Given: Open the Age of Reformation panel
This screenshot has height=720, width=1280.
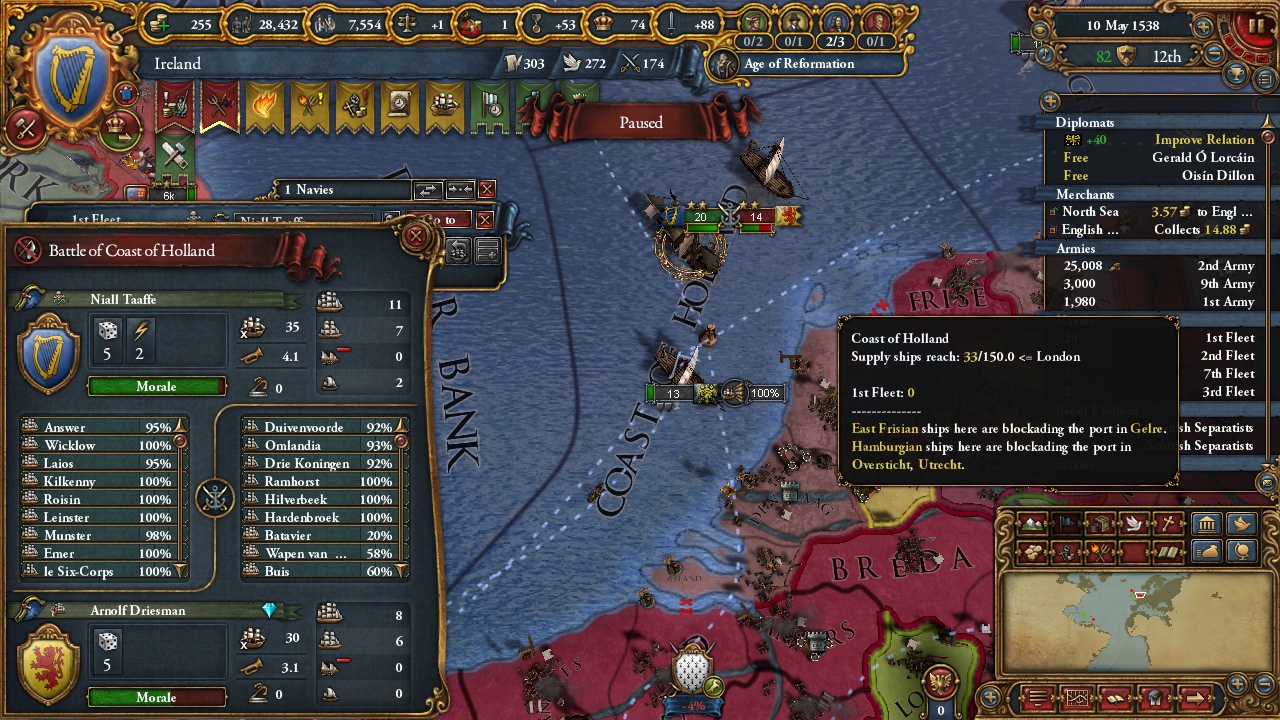Looking at the screenshot, I should click(798, 64).
